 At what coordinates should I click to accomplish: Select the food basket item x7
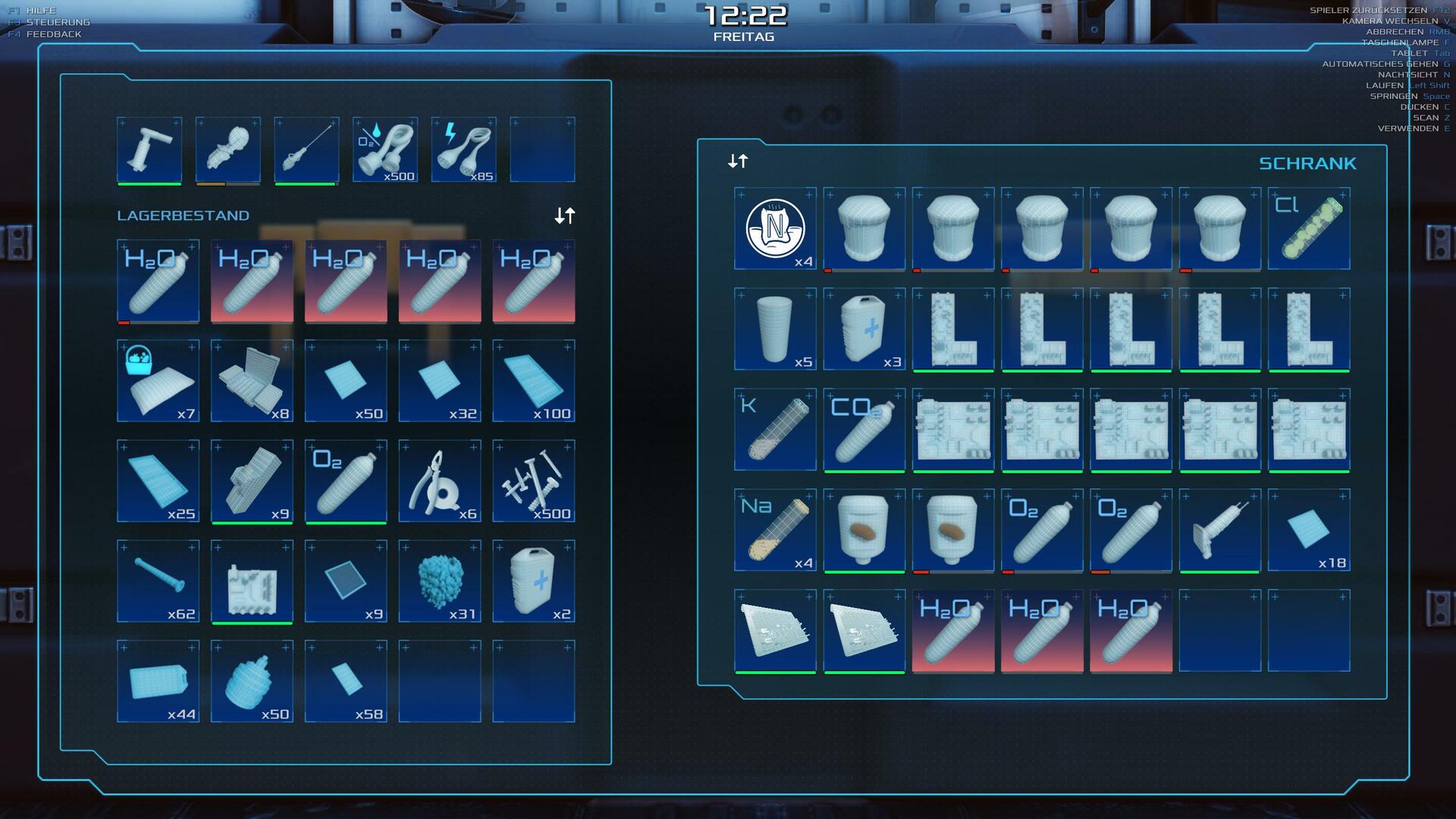tap(158, 381)
